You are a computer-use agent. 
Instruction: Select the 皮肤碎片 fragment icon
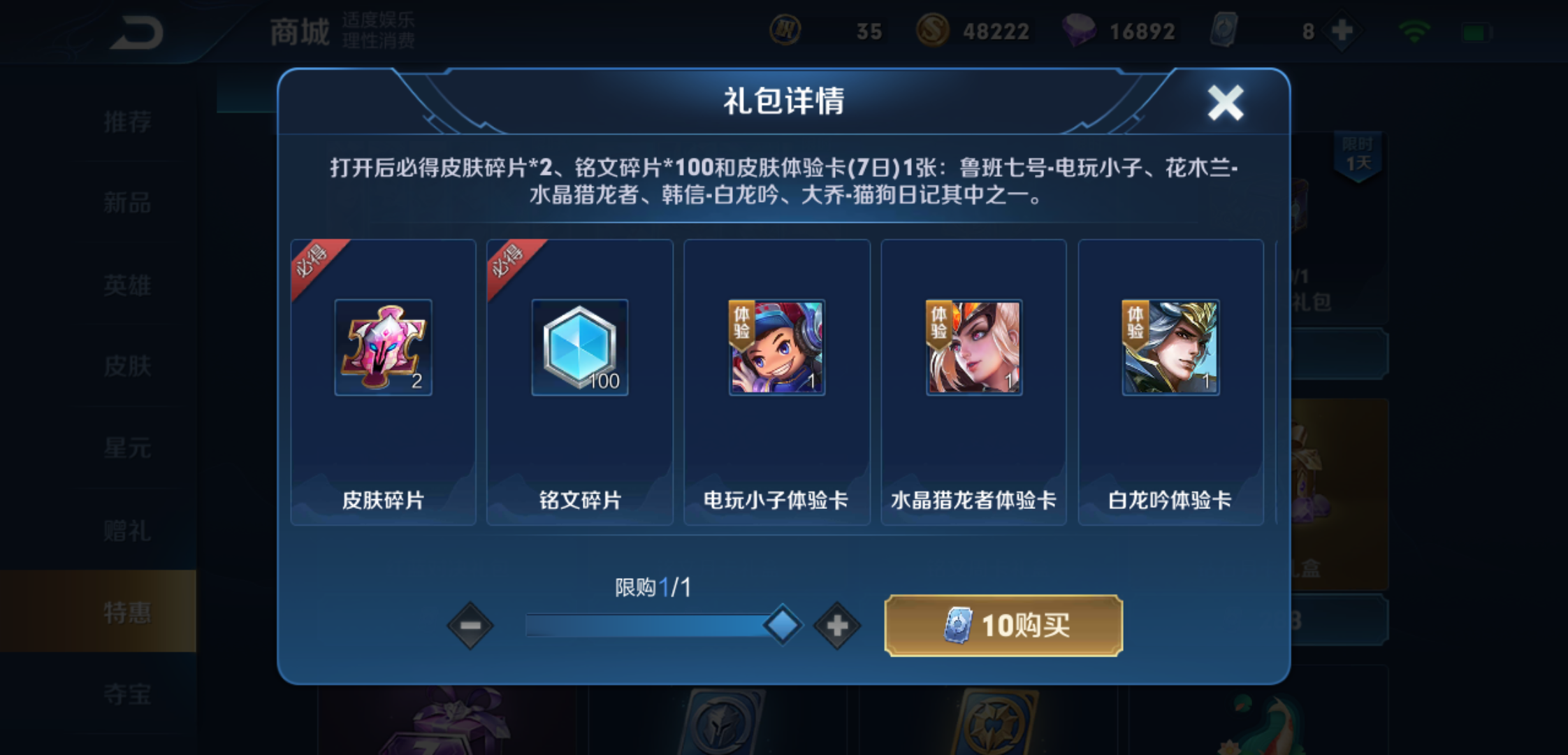(384, 347)
